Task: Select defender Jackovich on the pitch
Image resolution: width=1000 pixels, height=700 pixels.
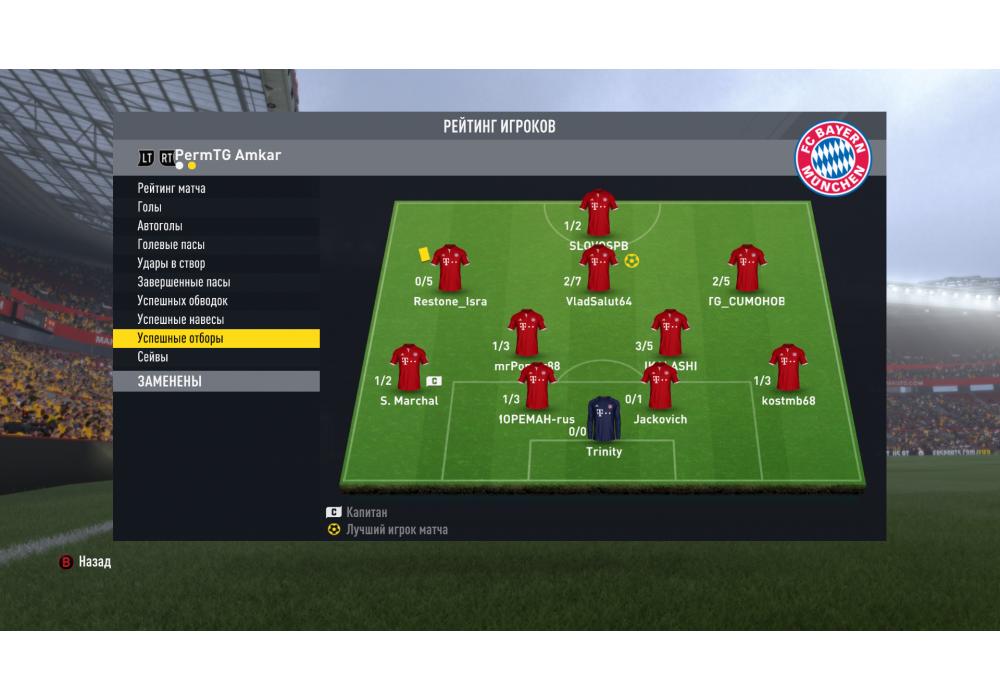Action: [x=660, y=386]
